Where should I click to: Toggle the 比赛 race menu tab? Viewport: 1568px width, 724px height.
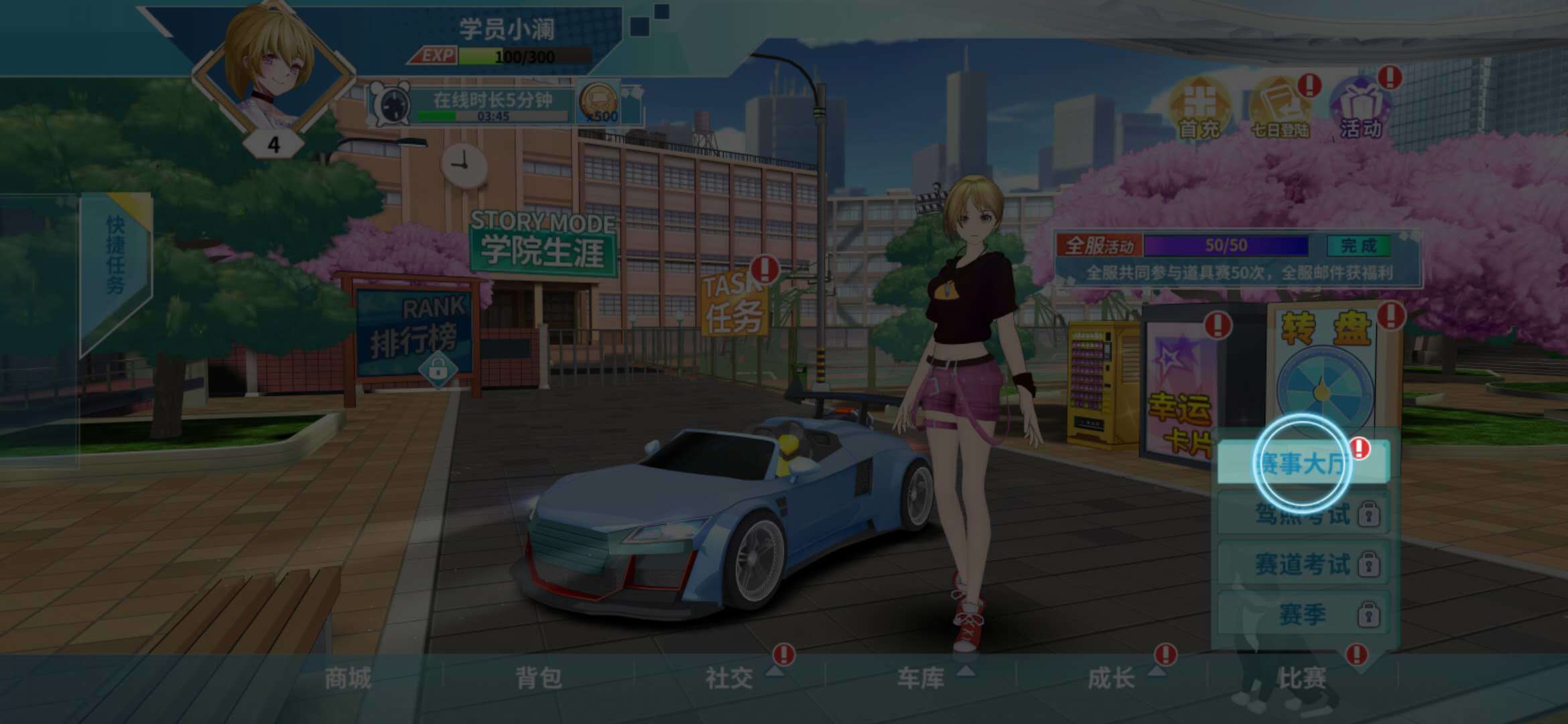pos(1303,678)
